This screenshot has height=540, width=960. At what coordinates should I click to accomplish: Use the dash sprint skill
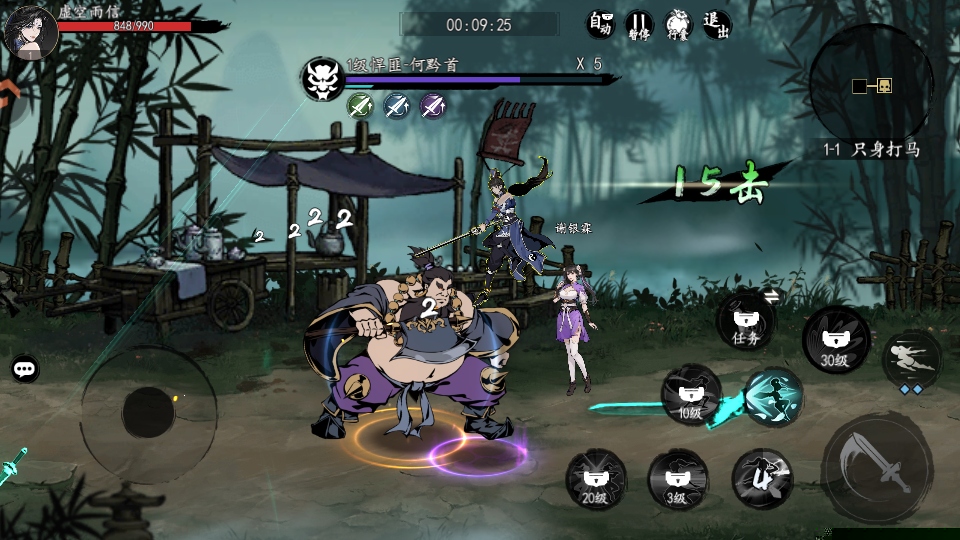(x=912, y=360)
